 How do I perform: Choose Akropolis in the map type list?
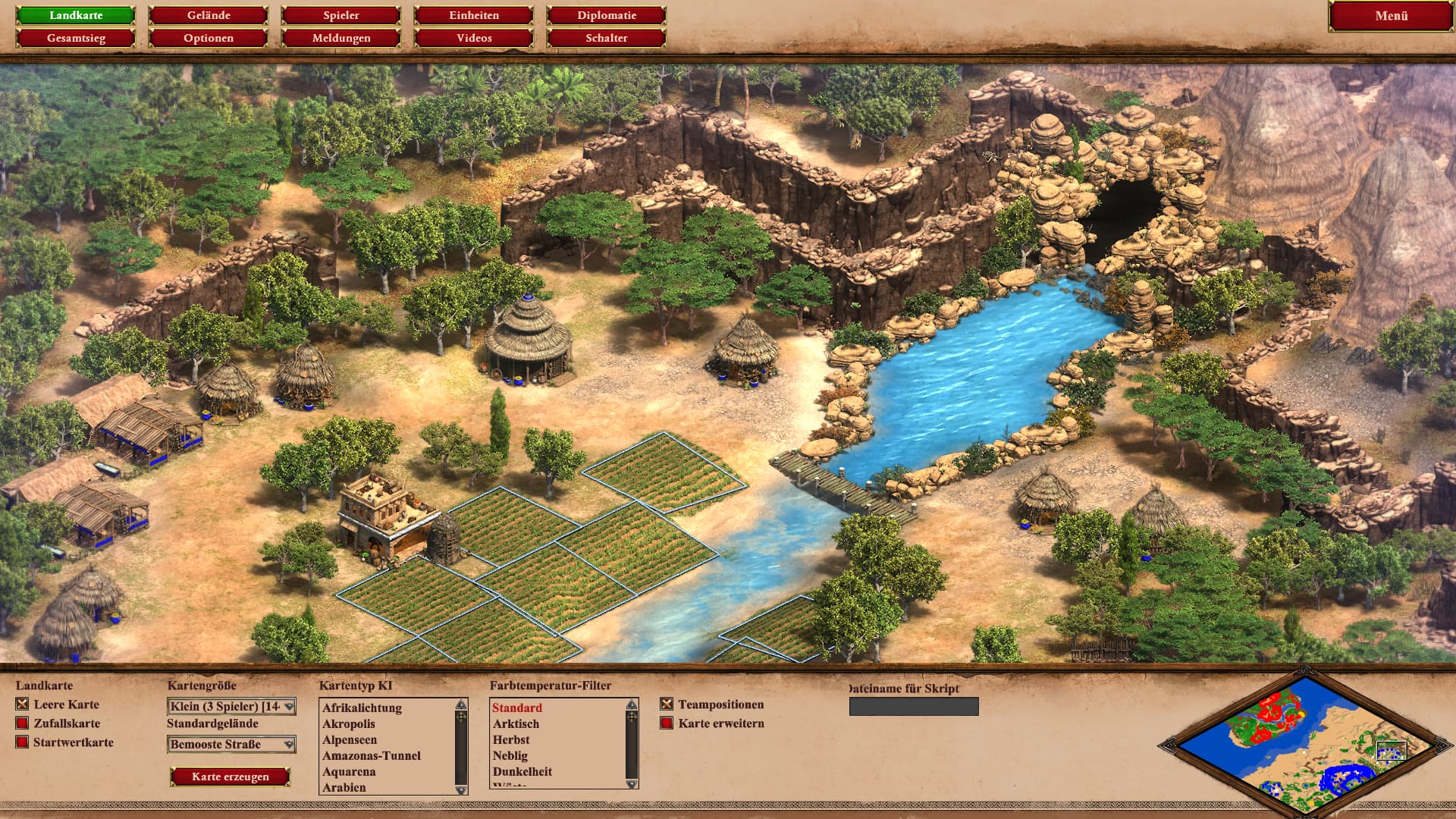(x=349, y=724)
